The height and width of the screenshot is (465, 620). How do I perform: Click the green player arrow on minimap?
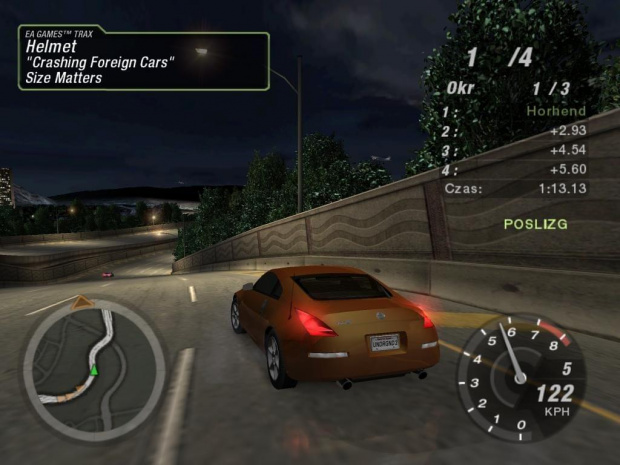coord(94,370)
